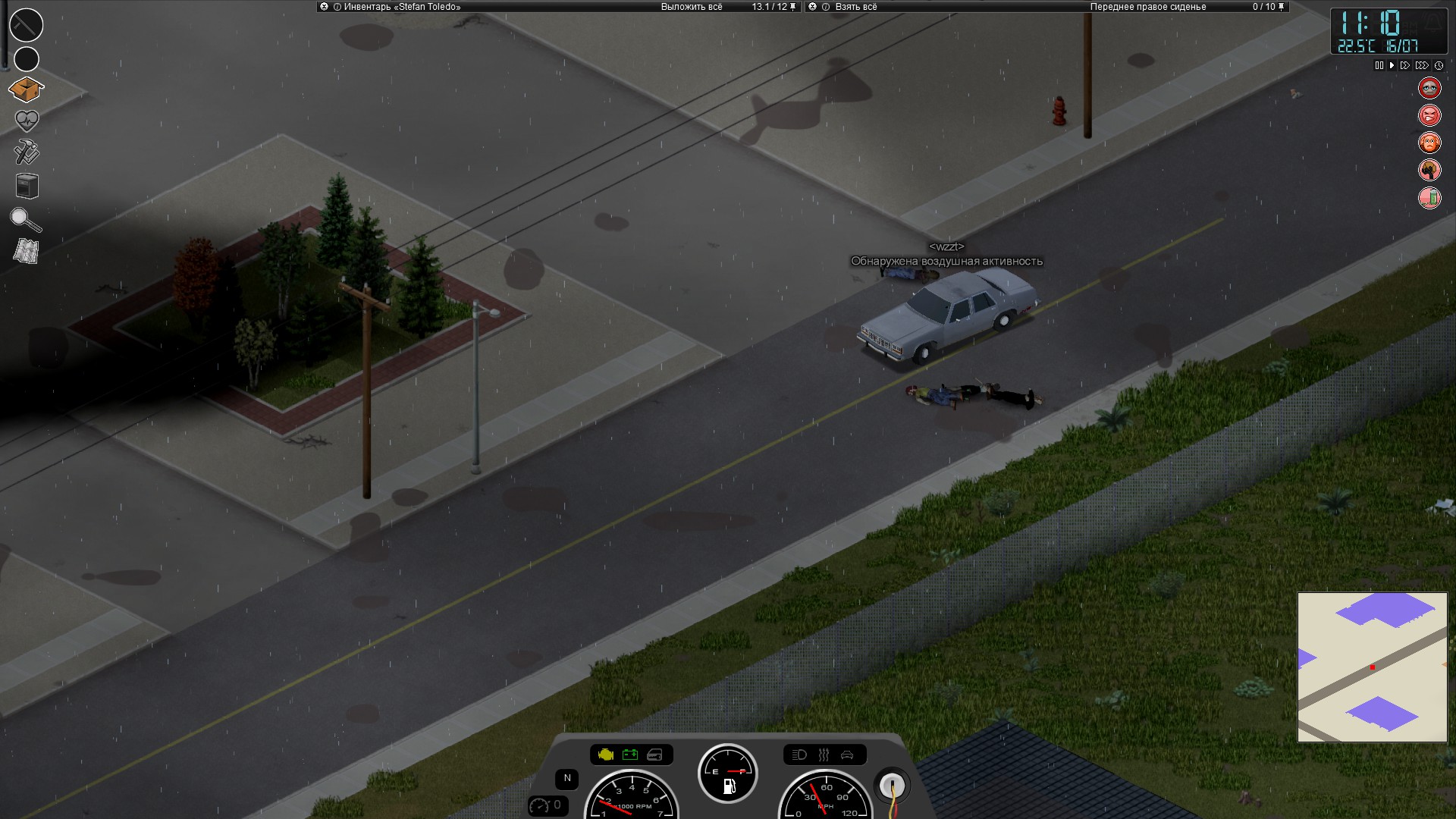Toggle the car headlights dashboard icon
1456x819 pixels.
799,755
